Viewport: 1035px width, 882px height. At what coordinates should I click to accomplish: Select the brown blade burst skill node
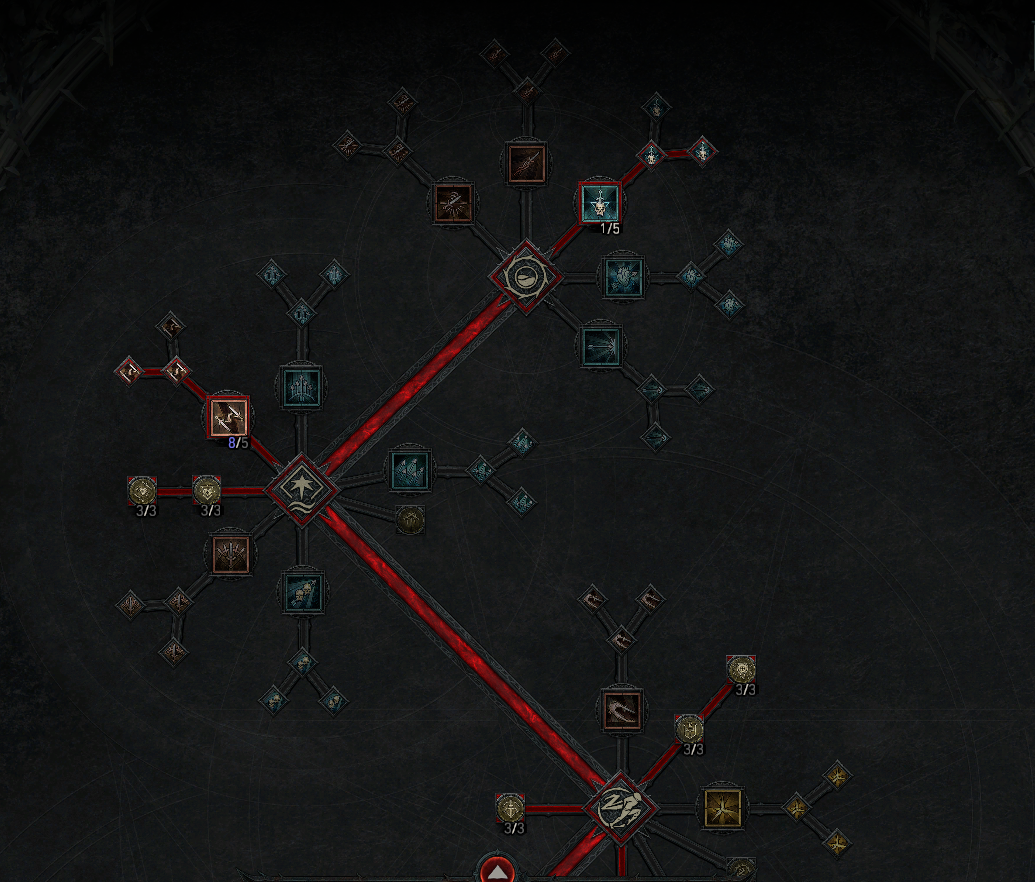tap(454, 202)
